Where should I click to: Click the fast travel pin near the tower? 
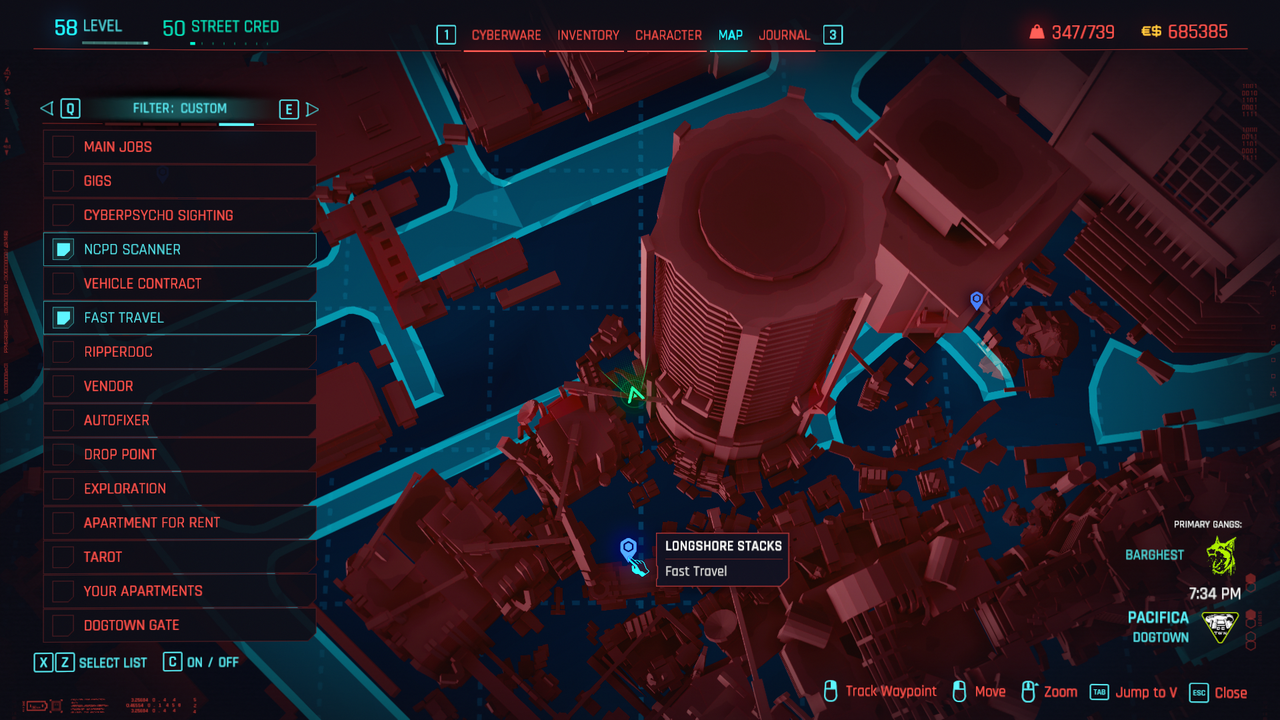976,299
